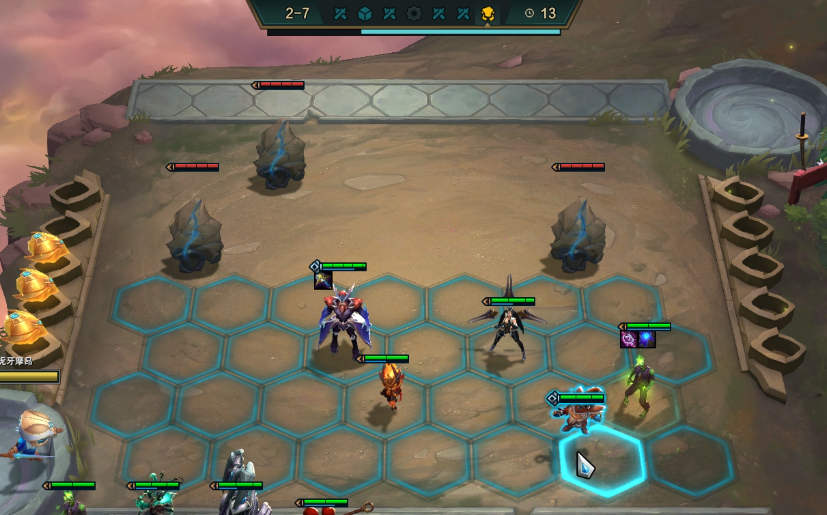Select the golden monster round icon
Viewport: 827px width, 515px height.
pos(487,14)
